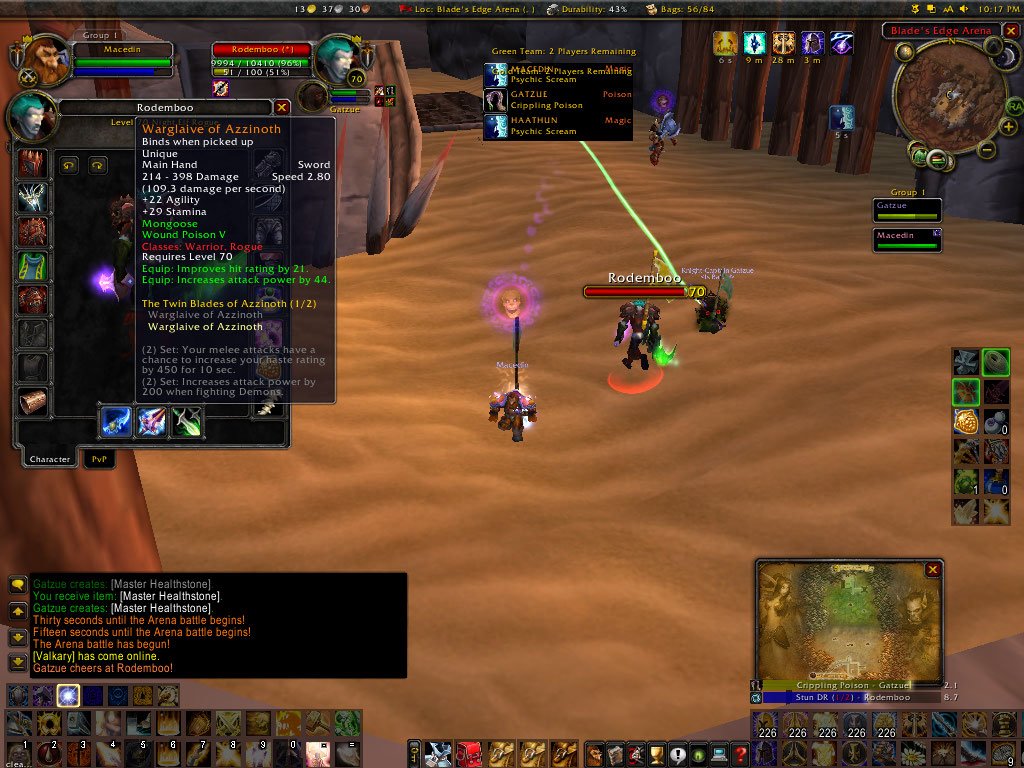The image size is (1024, 768).
Task: Rotate the inspected model left
Action: [x=69, y=166]
